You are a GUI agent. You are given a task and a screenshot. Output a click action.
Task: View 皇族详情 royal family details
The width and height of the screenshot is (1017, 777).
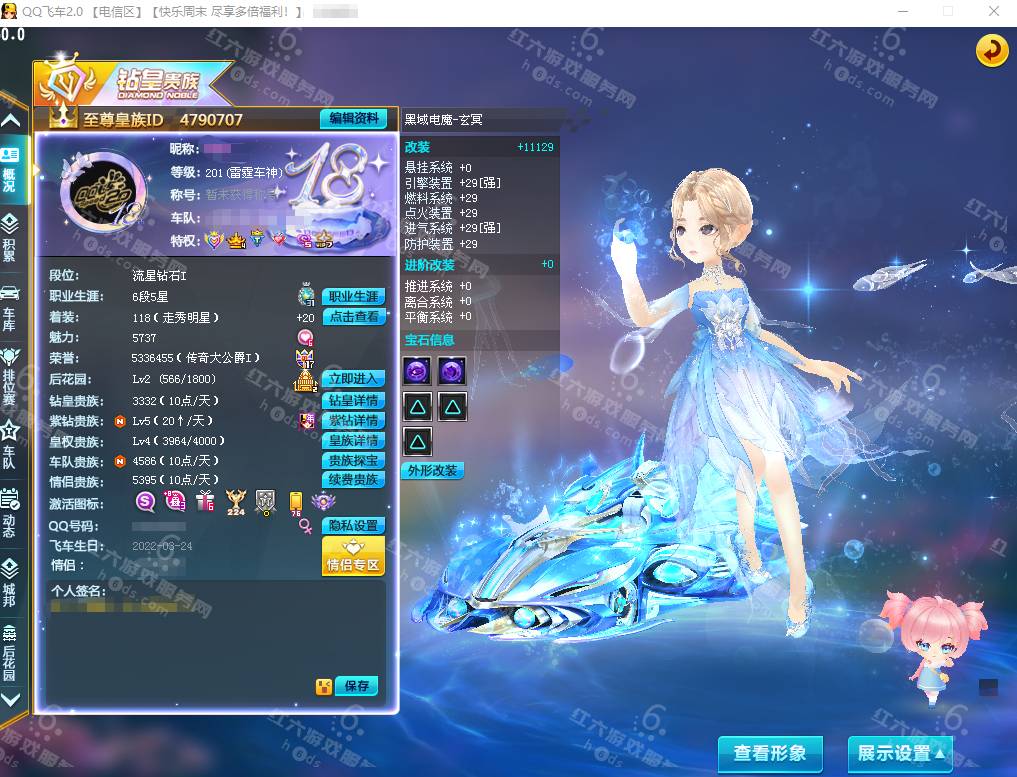point(353,441)
